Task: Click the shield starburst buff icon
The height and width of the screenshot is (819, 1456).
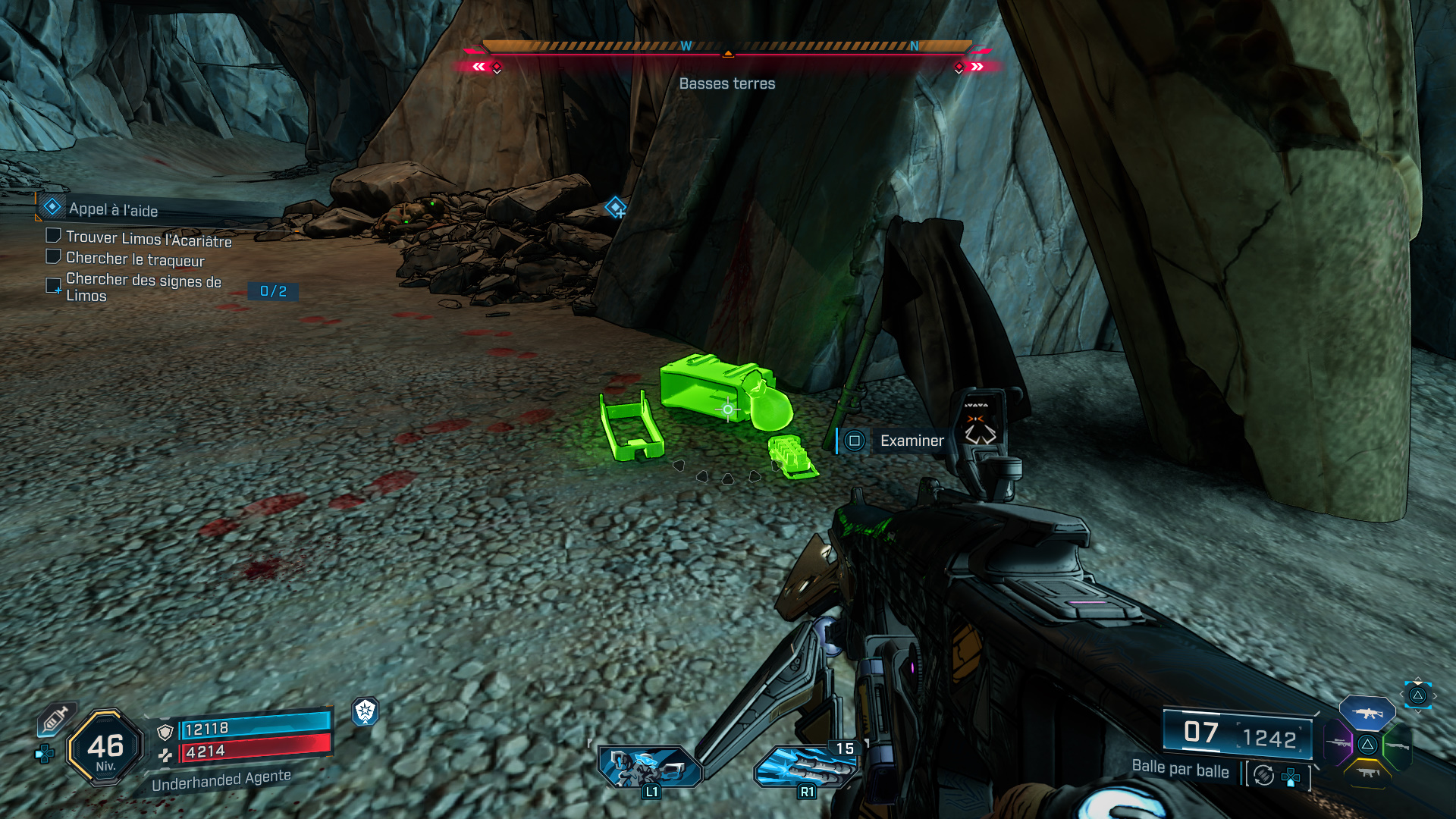Action: pos(366,711)
